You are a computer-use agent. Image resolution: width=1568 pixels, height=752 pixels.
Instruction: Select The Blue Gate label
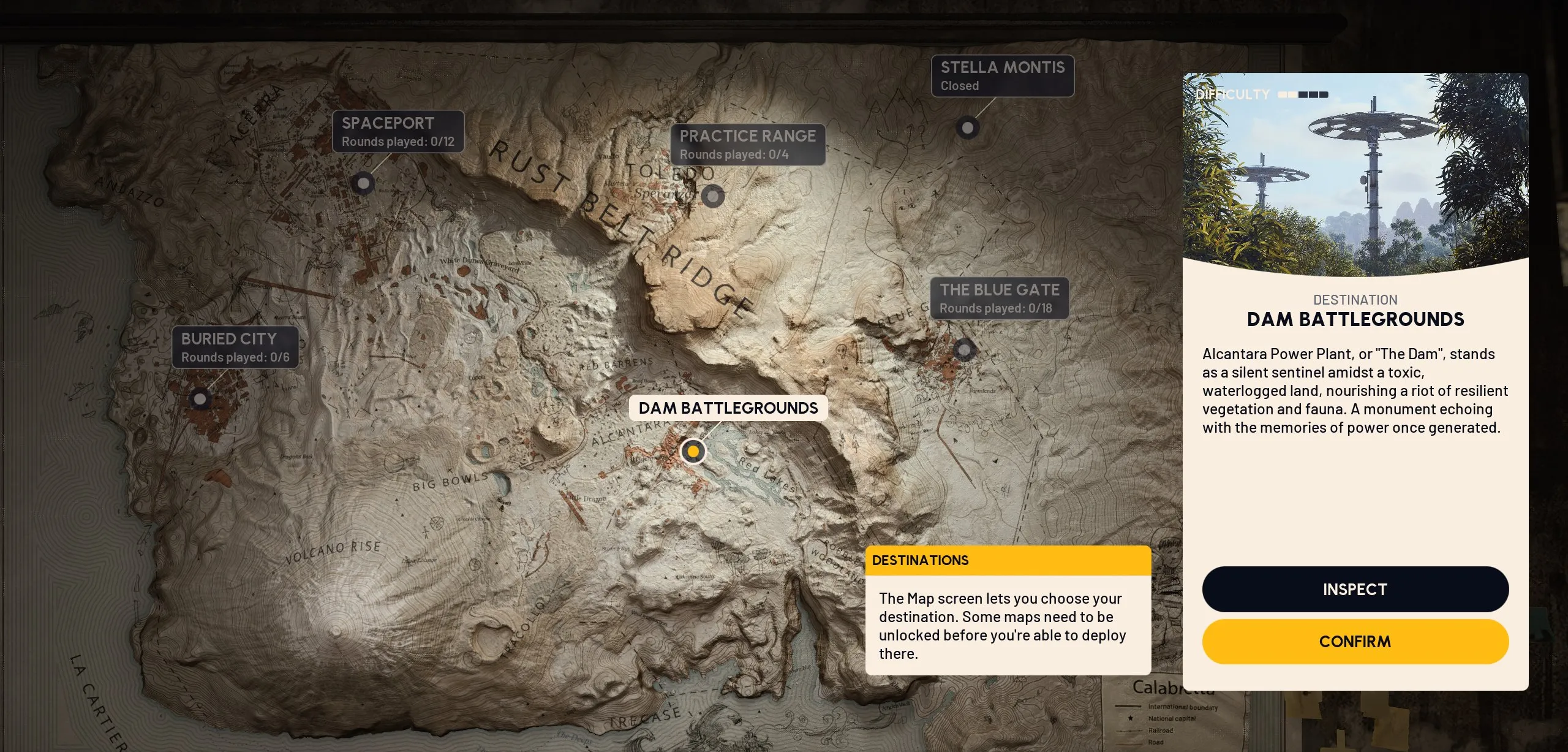(x=999, y=298)
